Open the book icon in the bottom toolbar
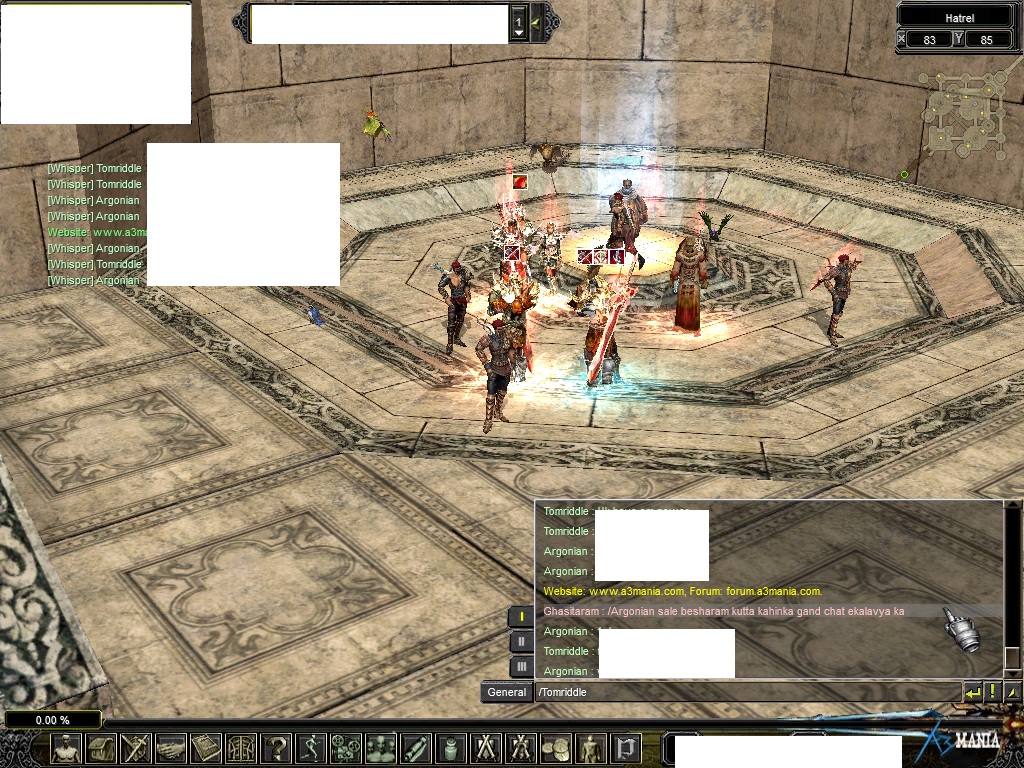Screen dimensions: 1024x768 (x=206, y=748)
